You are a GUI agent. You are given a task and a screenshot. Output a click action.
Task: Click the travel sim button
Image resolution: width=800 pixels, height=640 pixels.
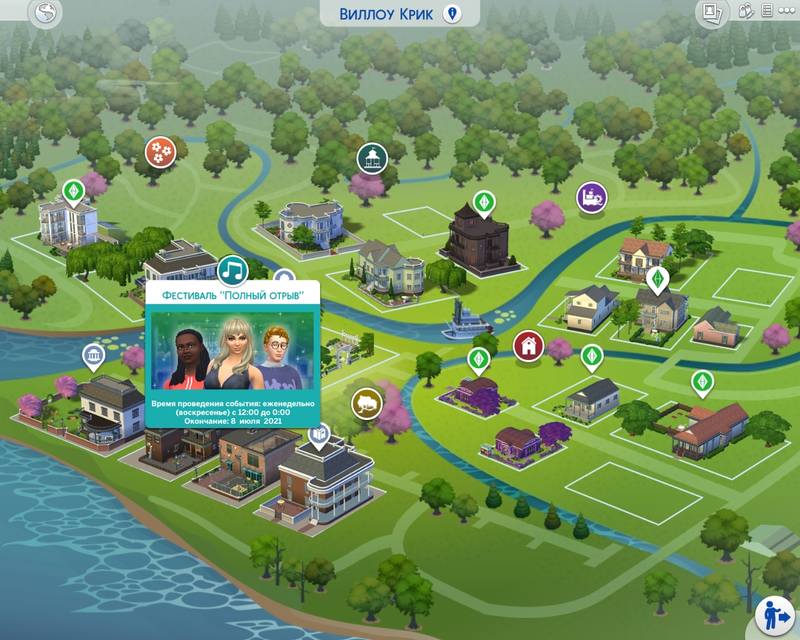tap(772, 613)
